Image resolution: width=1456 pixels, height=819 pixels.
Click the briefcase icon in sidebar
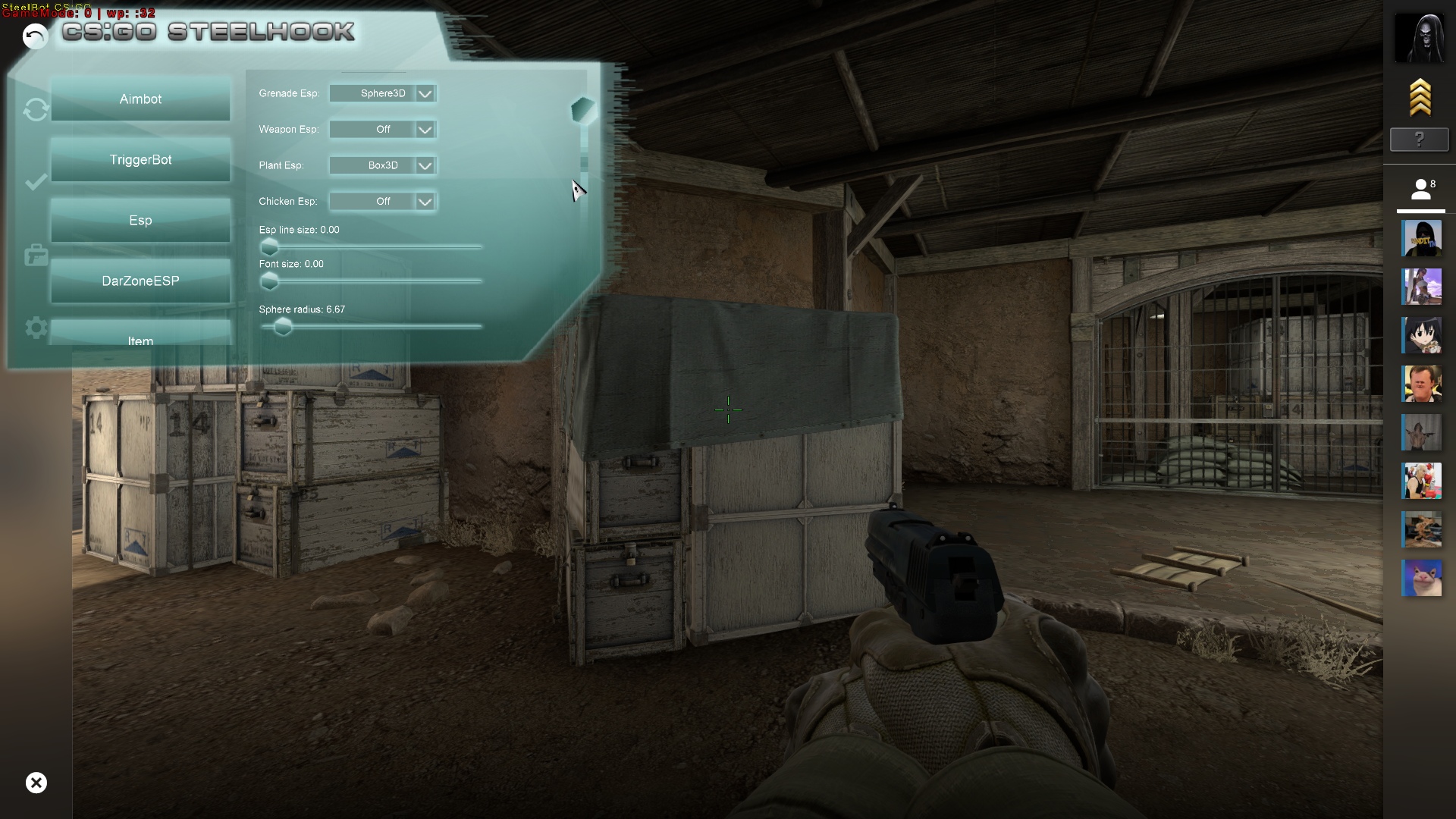[36, 256]
